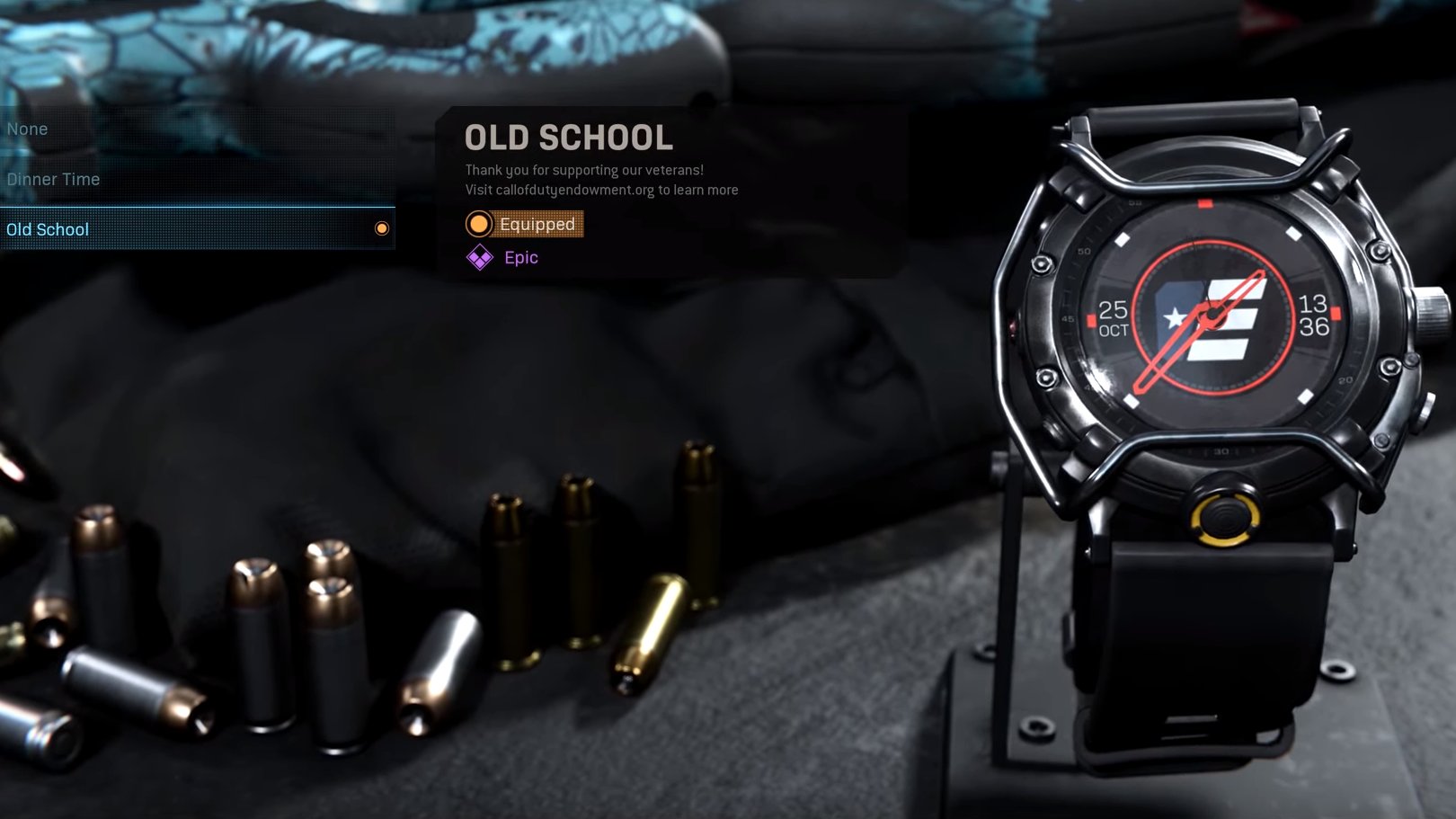Click the purple Epic rarity diamond icon
This screenshot has height=819, width=1456.
tap(479, 257)
